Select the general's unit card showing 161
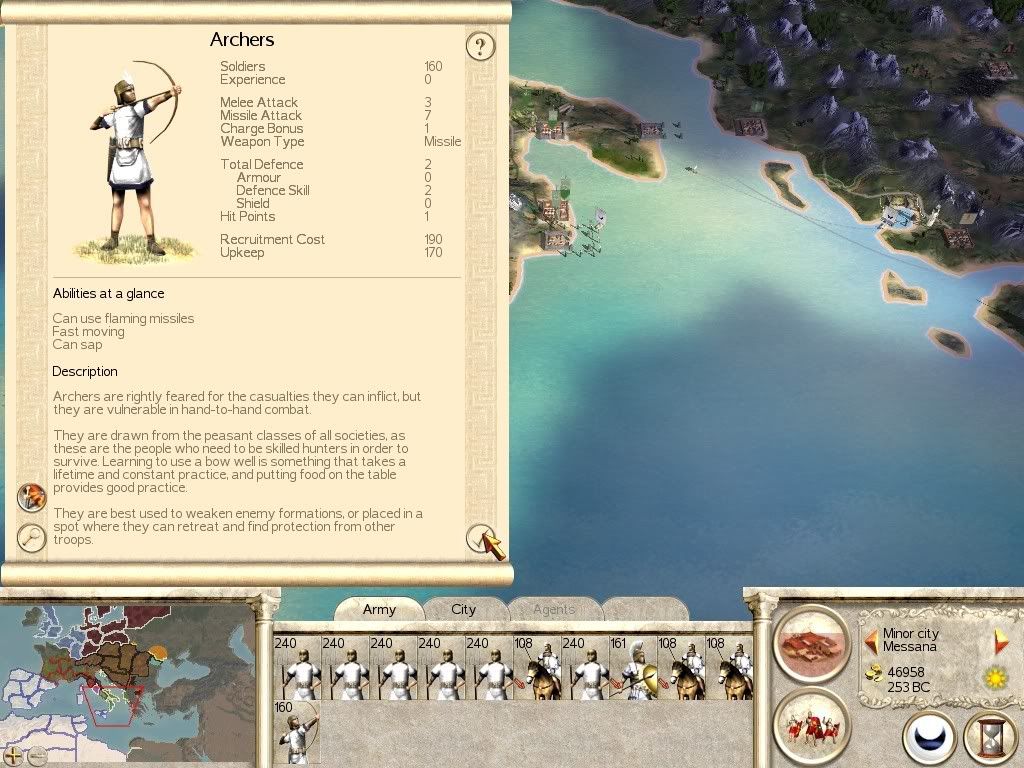 click(x=632, y=668)
